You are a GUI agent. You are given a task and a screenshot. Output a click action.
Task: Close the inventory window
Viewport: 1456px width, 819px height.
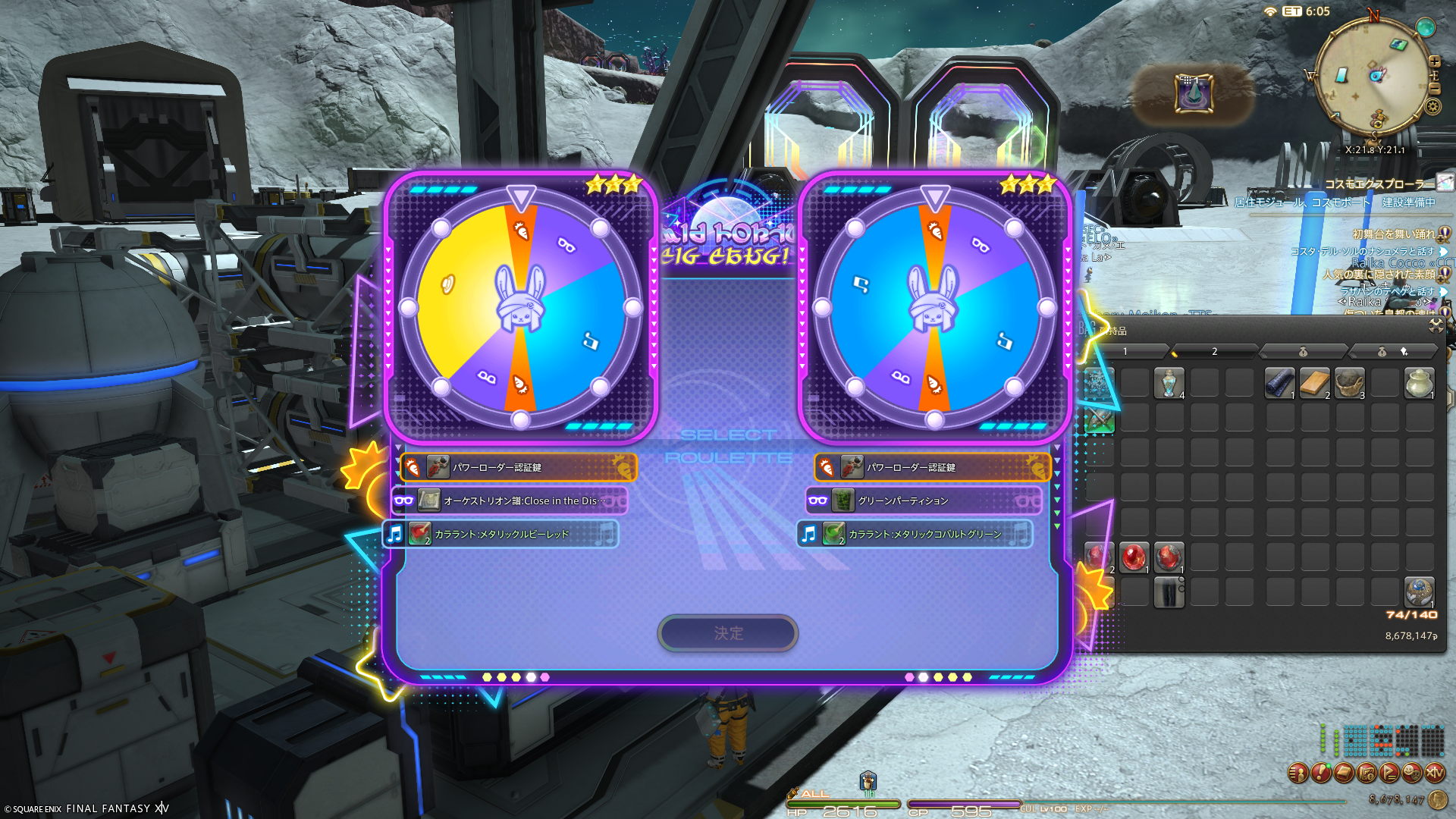(x=1436, y=325)
